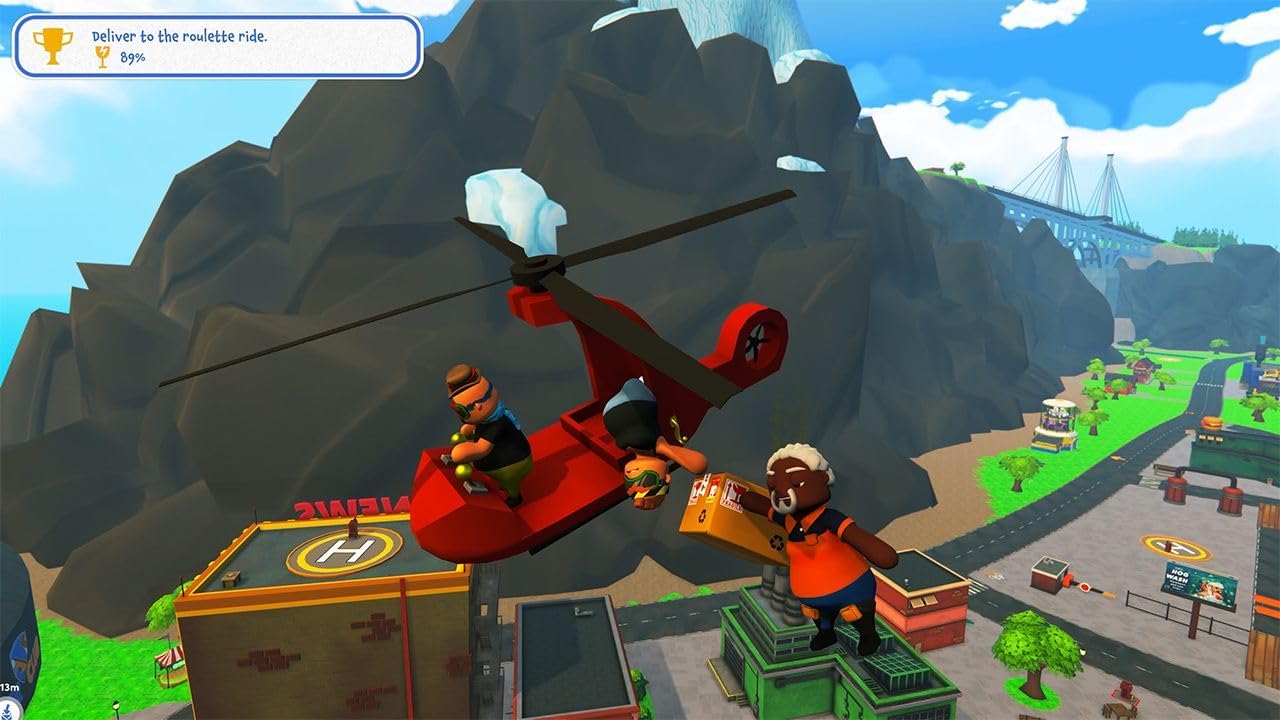Click the 89% completion percentage
Viewport: 1280px width, 720px height.
click(x=131, y=58)
